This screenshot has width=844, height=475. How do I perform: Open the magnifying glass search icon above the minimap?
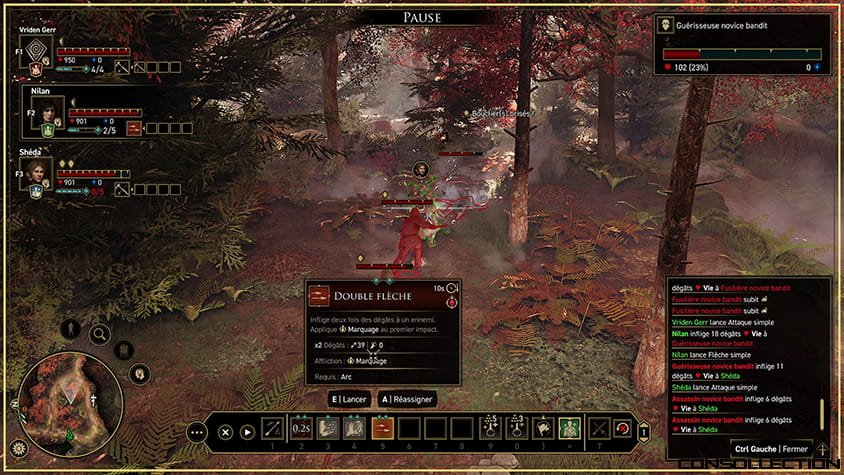tap(100, 334)
